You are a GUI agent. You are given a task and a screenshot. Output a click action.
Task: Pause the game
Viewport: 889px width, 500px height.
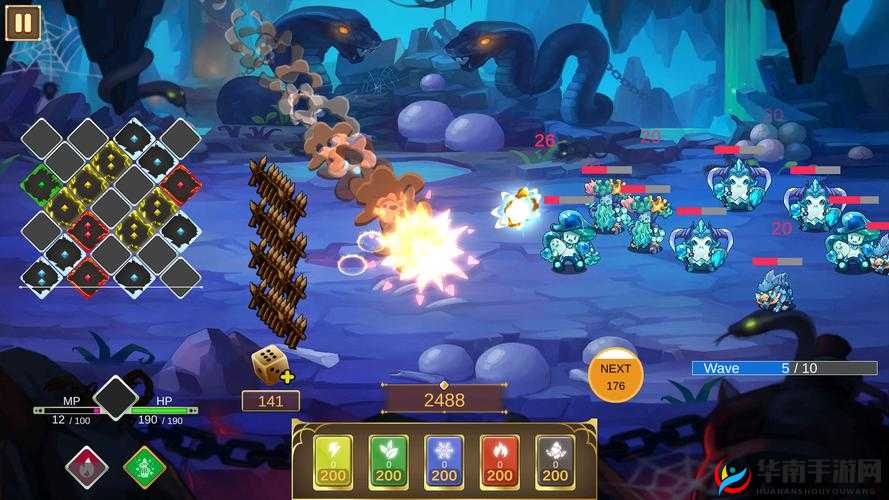tap(22, 22)
